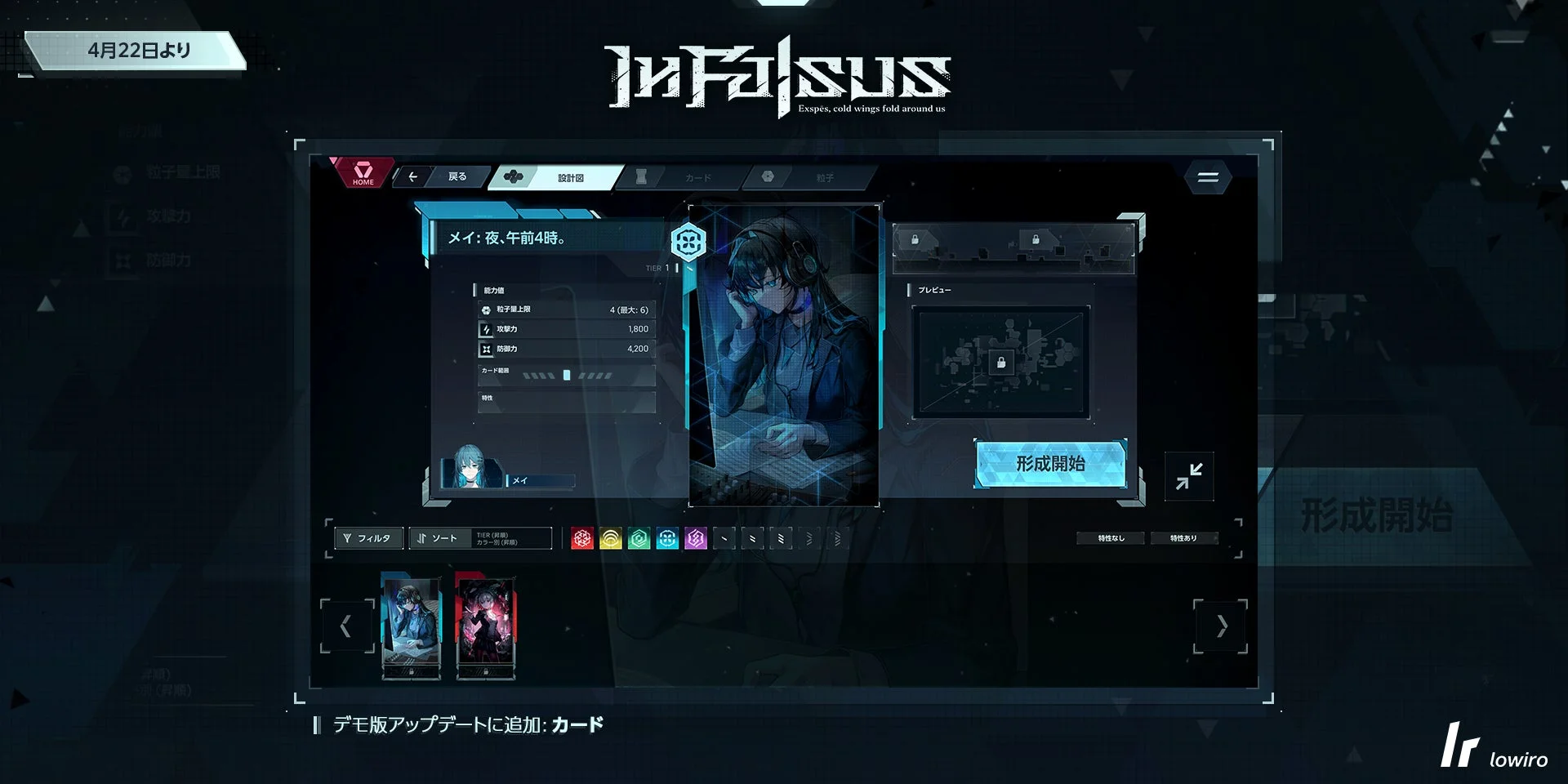This screenshot has width=1568, height=784.
Task: Expand the 特性 traits section
Action: pyautogui.click(x=565, y=400)
